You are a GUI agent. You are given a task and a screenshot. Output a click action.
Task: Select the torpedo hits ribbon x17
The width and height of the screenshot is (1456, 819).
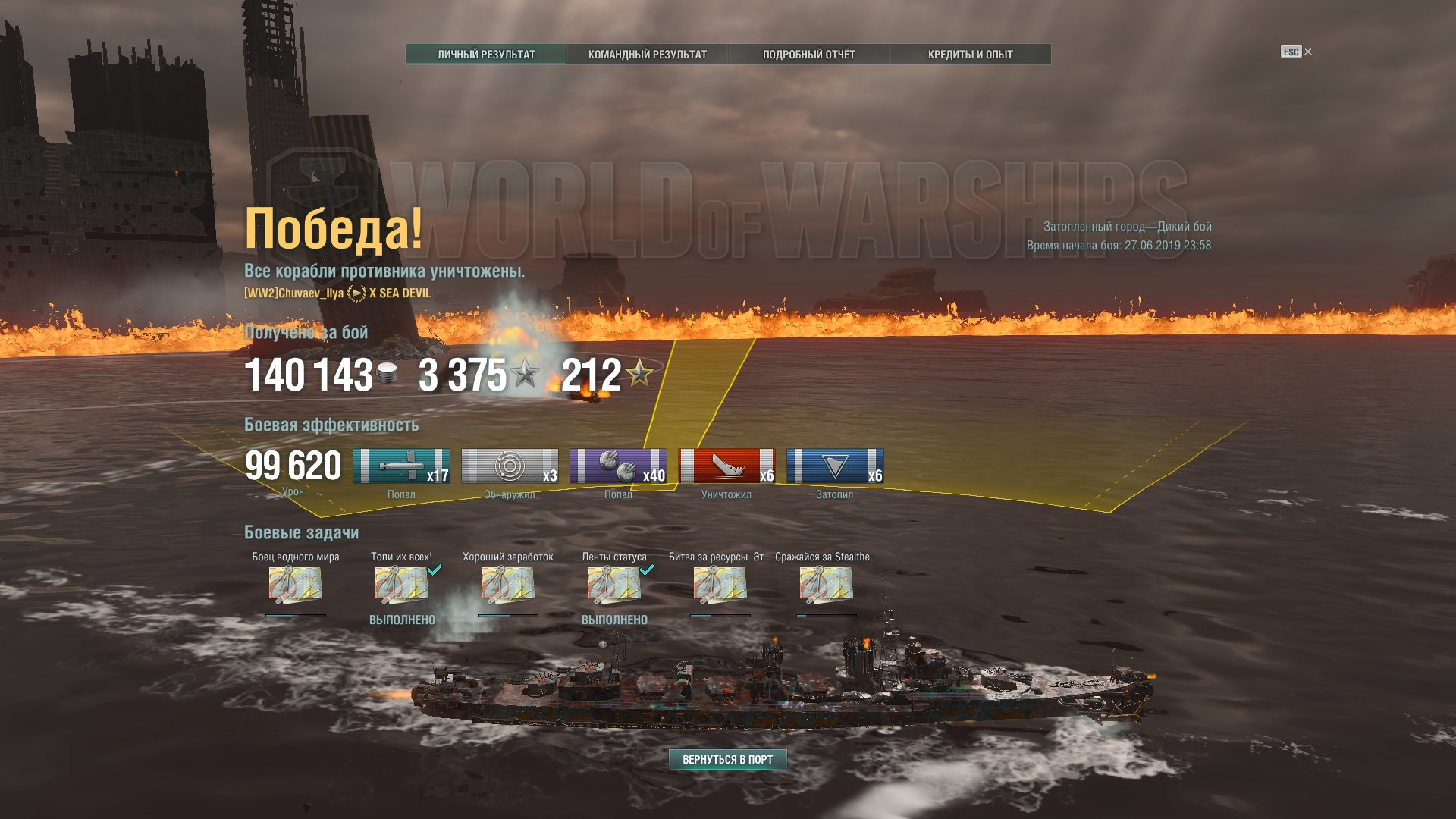[401, 466]
